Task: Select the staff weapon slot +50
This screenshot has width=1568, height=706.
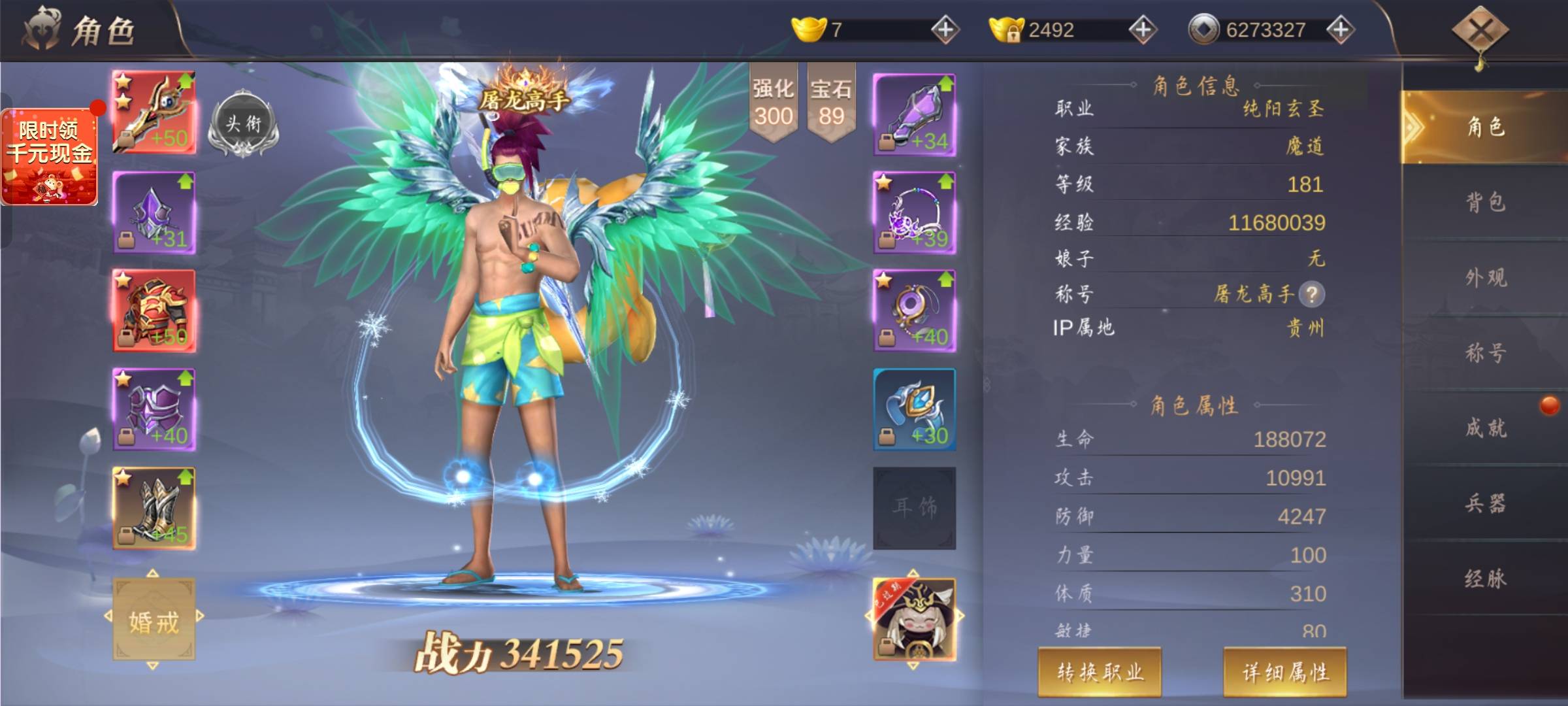Action: [x=154, y=113]
